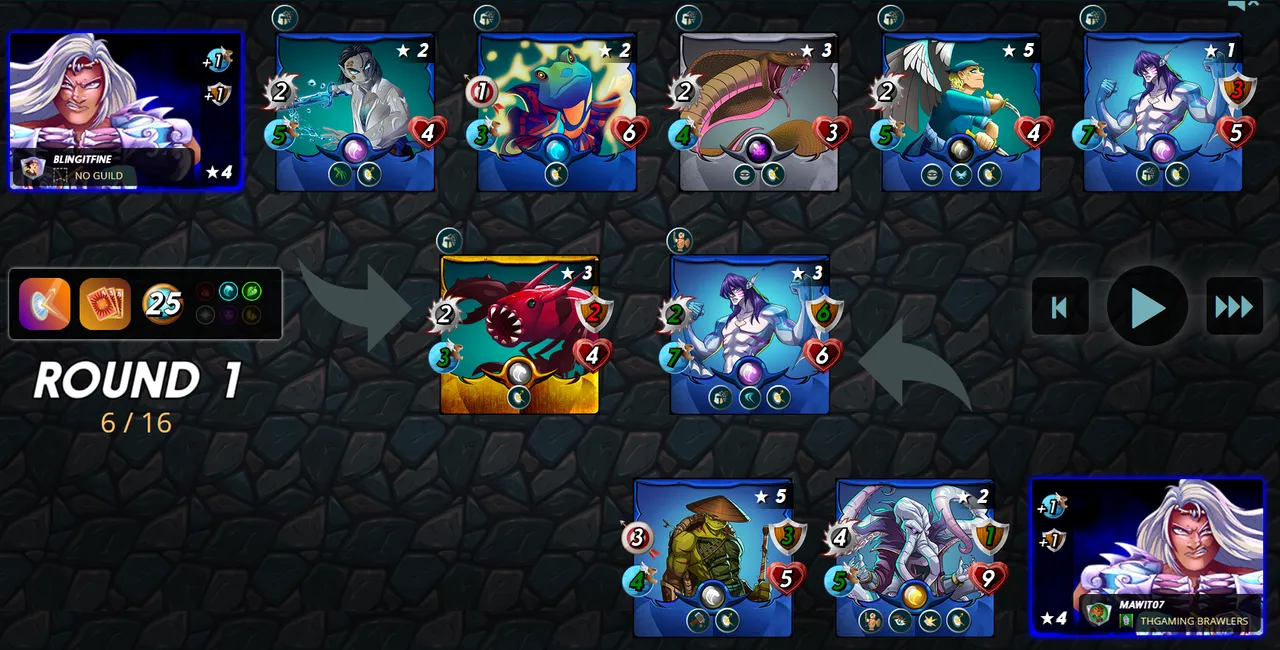1280x650 pixels.
Task: Inspect the white tentacled creature card
Action: tap(915, 557)
